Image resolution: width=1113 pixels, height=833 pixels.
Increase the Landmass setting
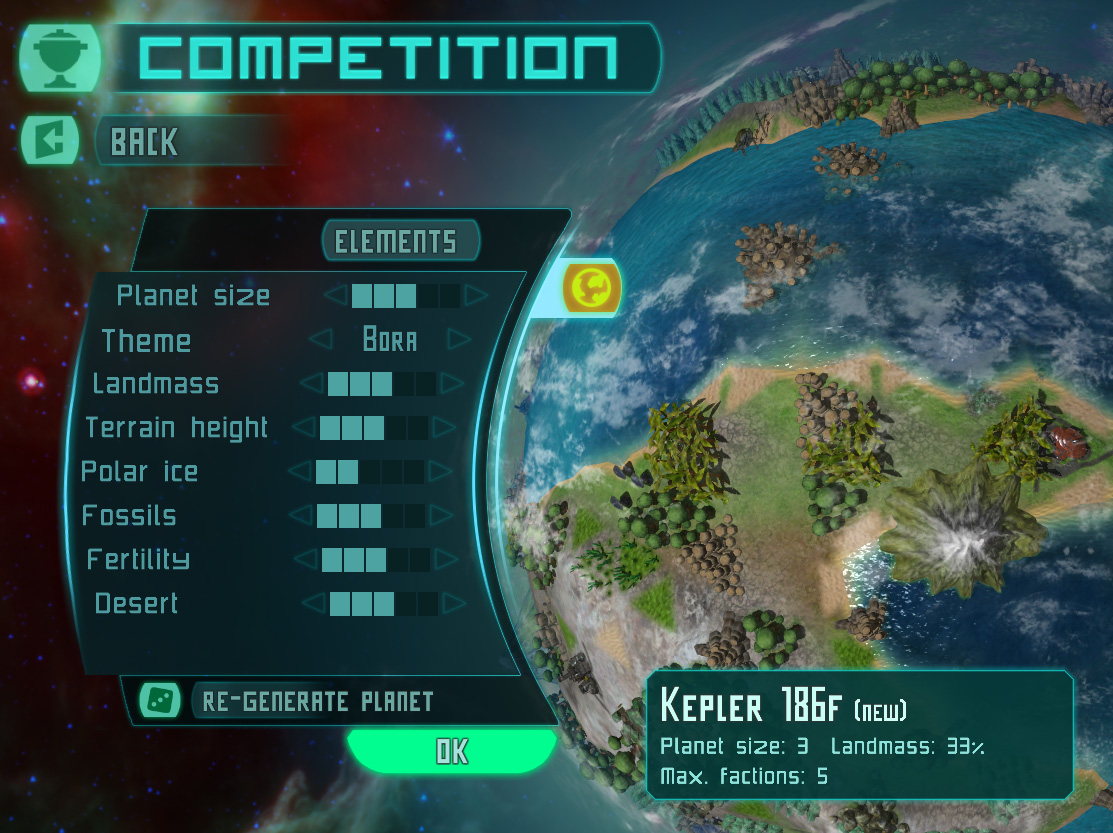coord(452,384)
